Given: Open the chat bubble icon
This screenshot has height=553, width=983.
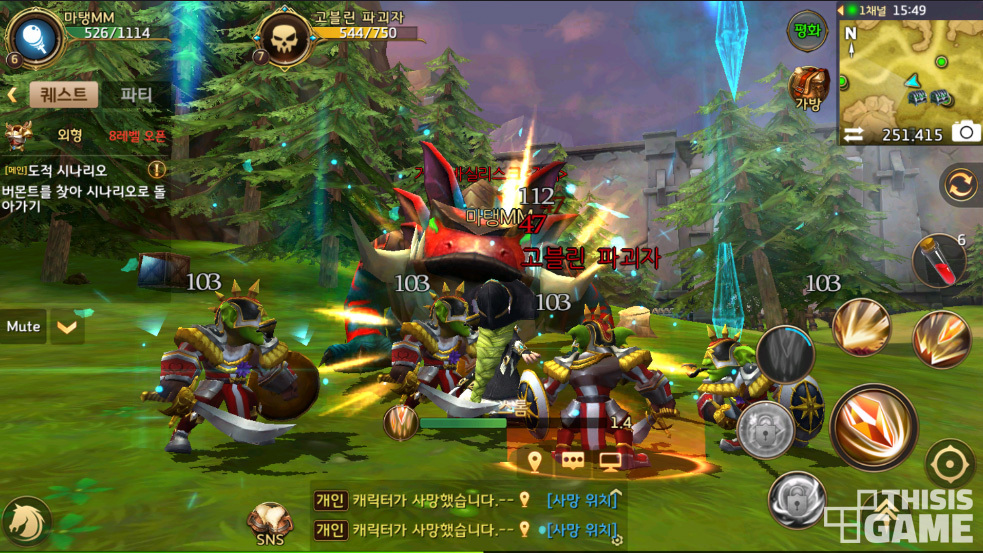Looking at the screenshot, I should [572, 461].
